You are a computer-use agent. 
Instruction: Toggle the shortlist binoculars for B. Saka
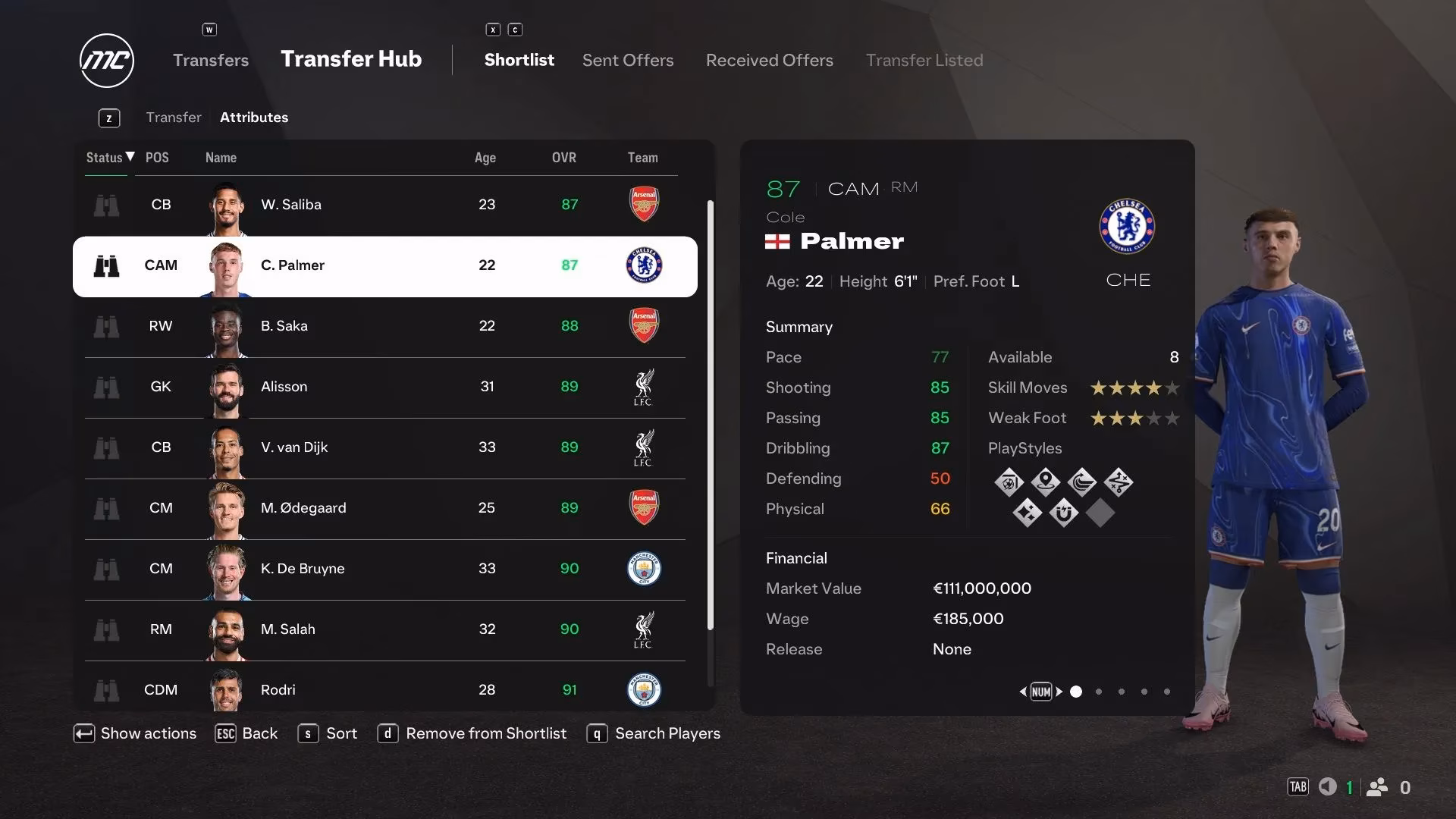[107, 326]
